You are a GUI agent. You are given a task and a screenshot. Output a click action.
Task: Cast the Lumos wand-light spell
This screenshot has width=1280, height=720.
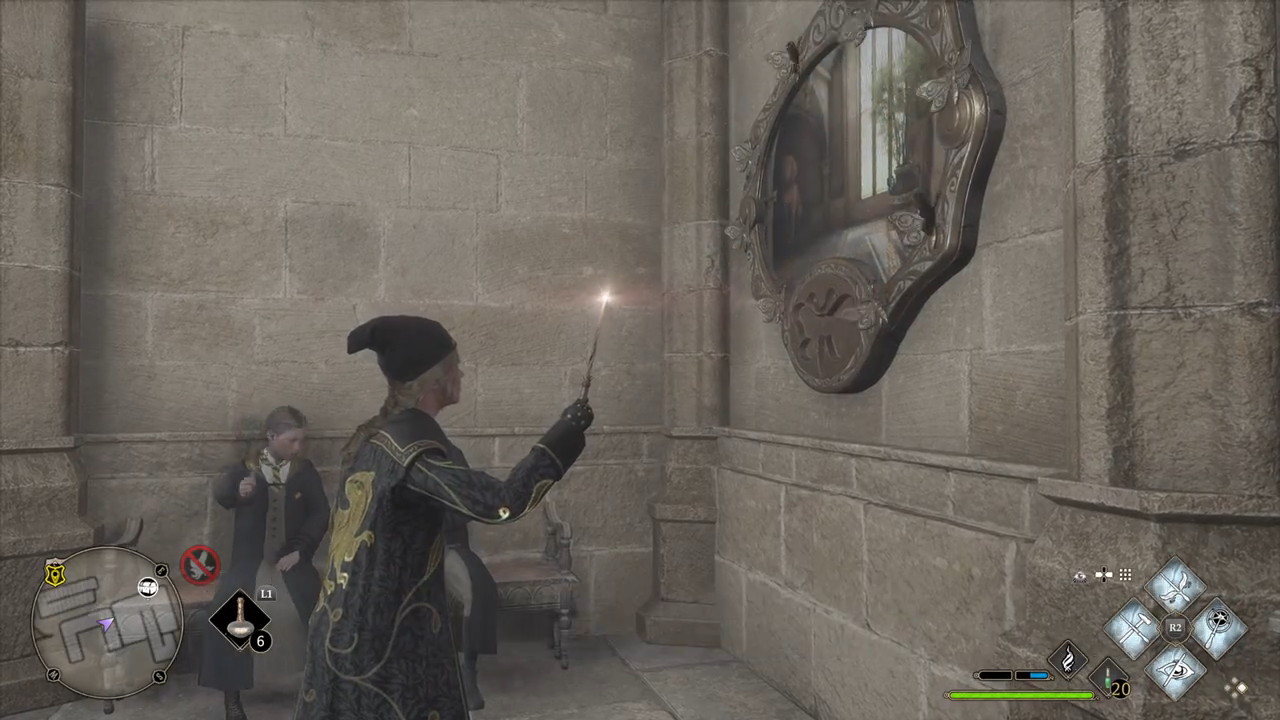(1216, 628)
